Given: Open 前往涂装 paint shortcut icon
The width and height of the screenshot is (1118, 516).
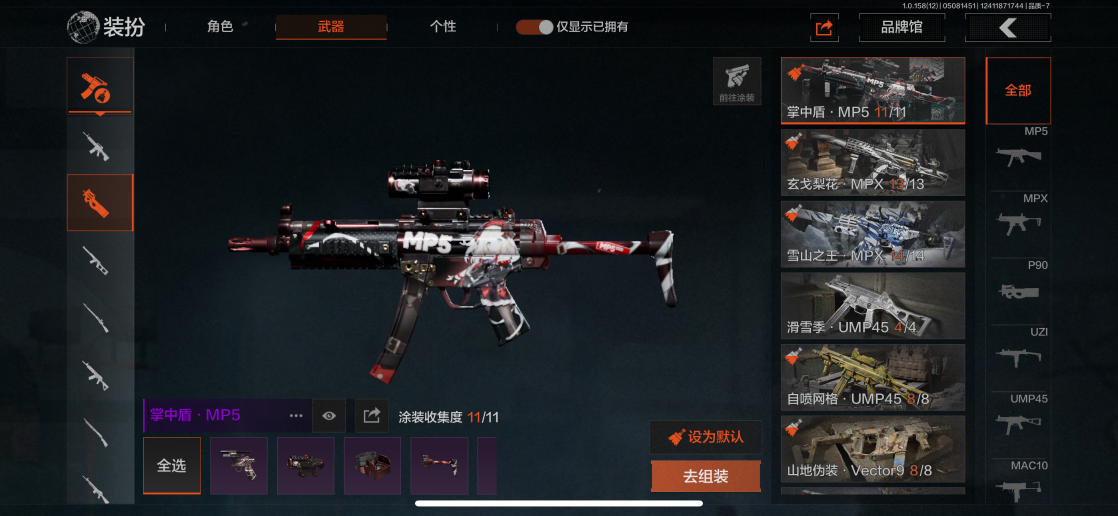Looking at the screenshot, I should tap(737, 81).
